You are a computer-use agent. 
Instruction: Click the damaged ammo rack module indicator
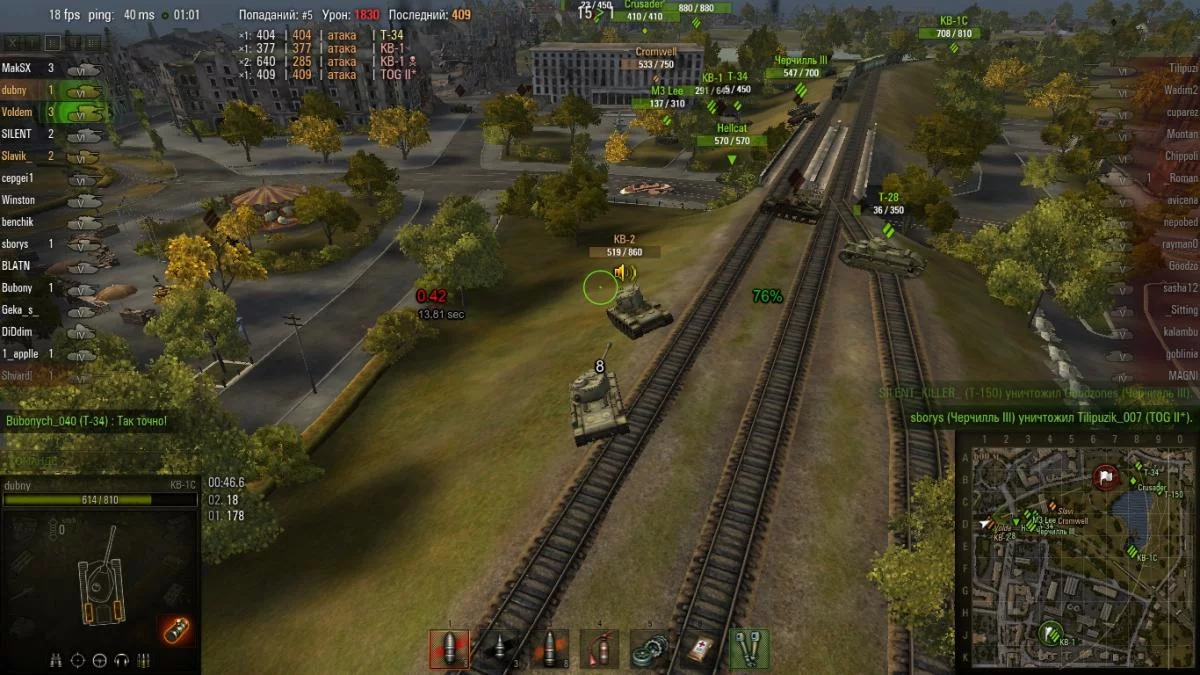coord(175,630)
